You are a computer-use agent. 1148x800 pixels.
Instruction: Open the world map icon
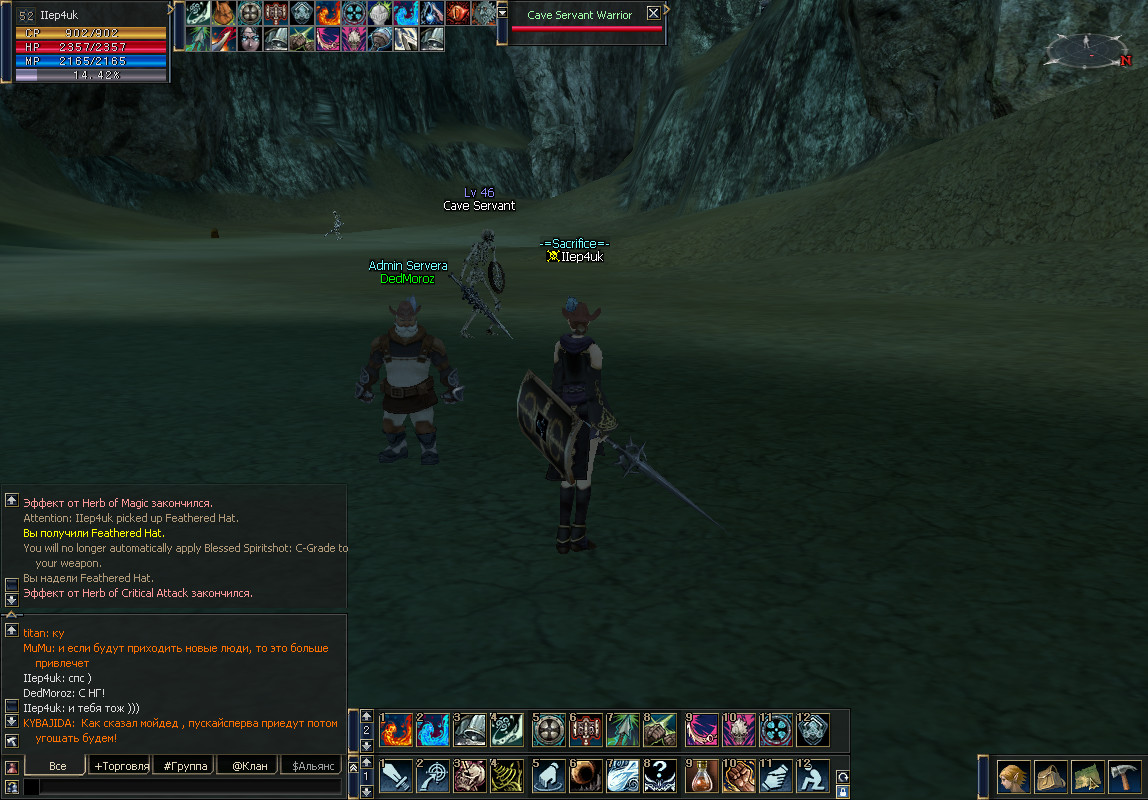coord(1088,776)
